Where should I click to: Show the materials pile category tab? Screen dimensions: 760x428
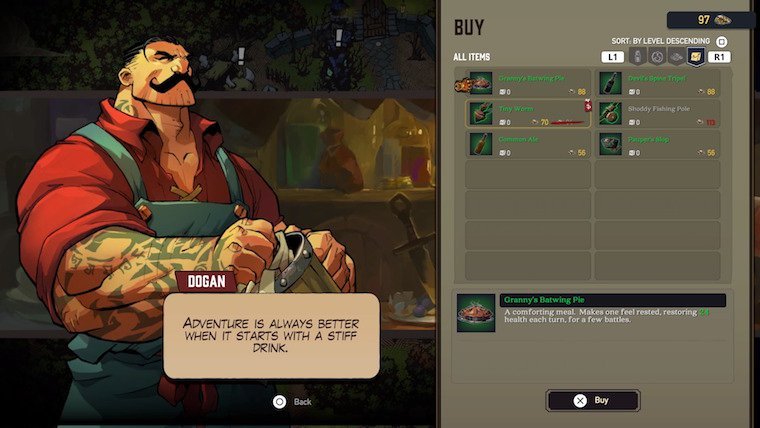pyautogui.click(x=677, y=57)
